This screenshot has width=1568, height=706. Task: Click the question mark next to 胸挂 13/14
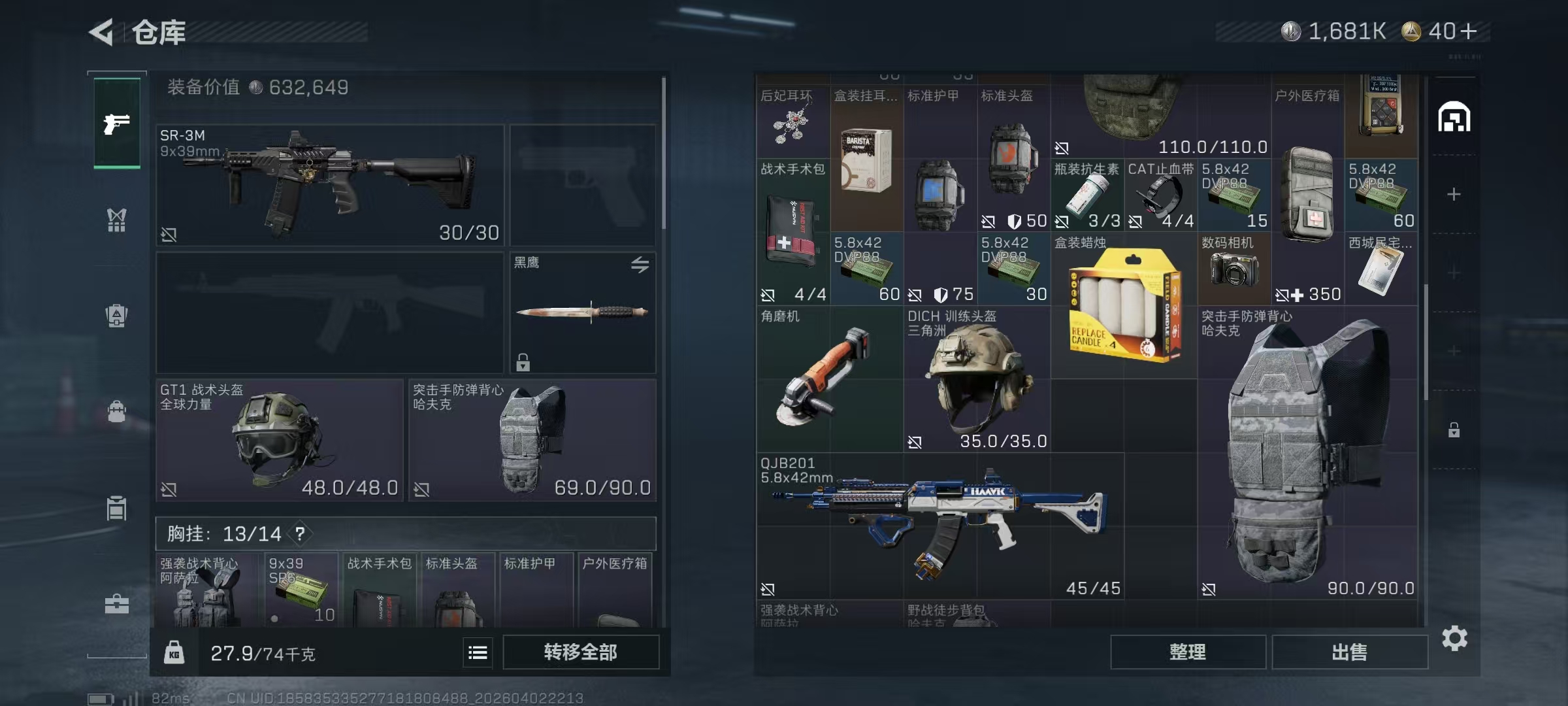300,533
